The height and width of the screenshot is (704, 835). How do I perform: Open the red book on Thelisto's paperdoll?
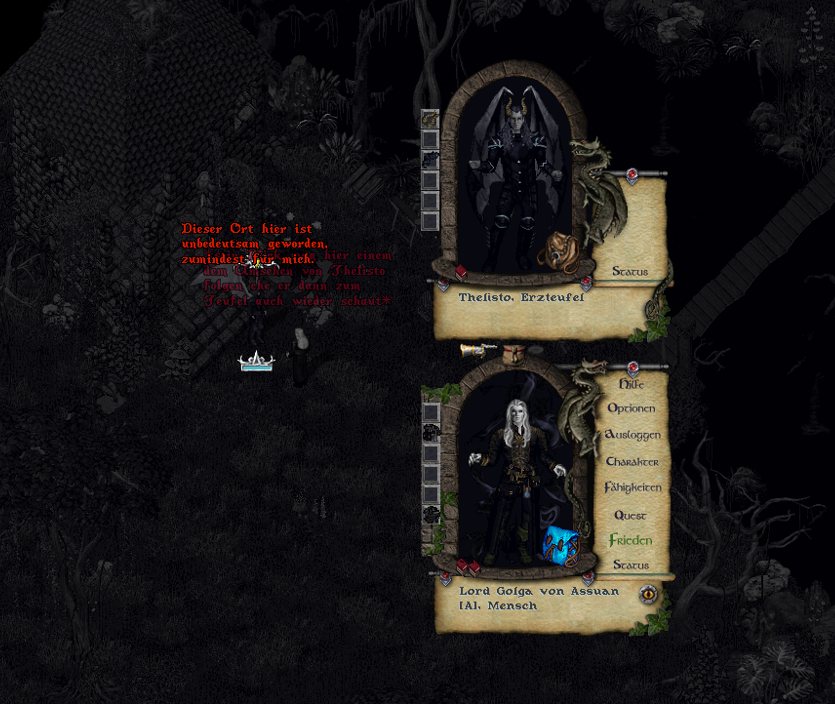pos(460,271)
